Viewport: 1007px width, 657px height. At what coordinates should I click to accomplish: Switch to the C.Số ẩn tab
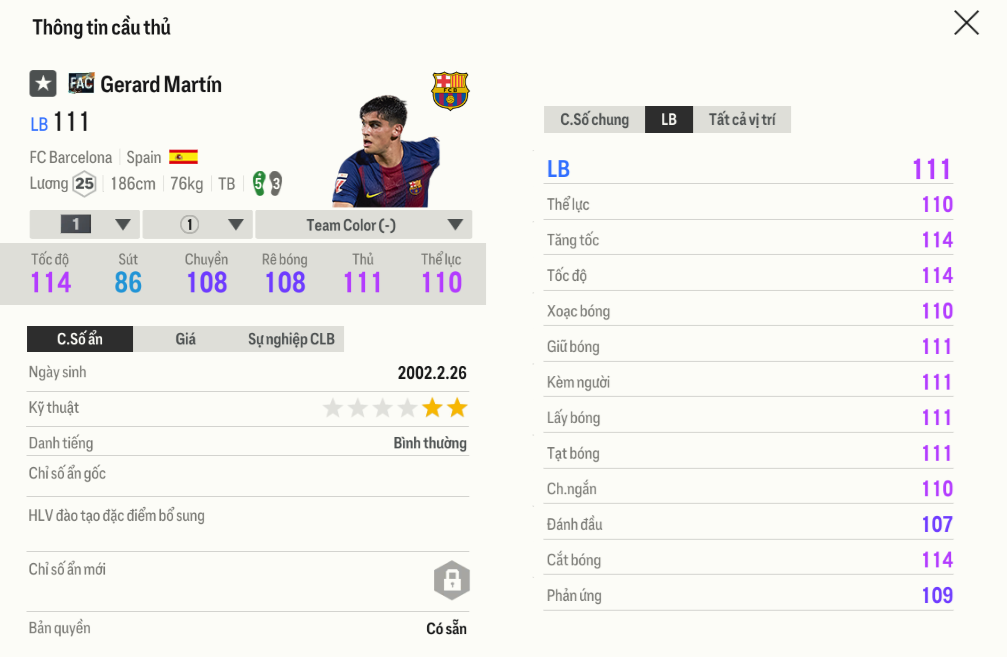[80, 339]
